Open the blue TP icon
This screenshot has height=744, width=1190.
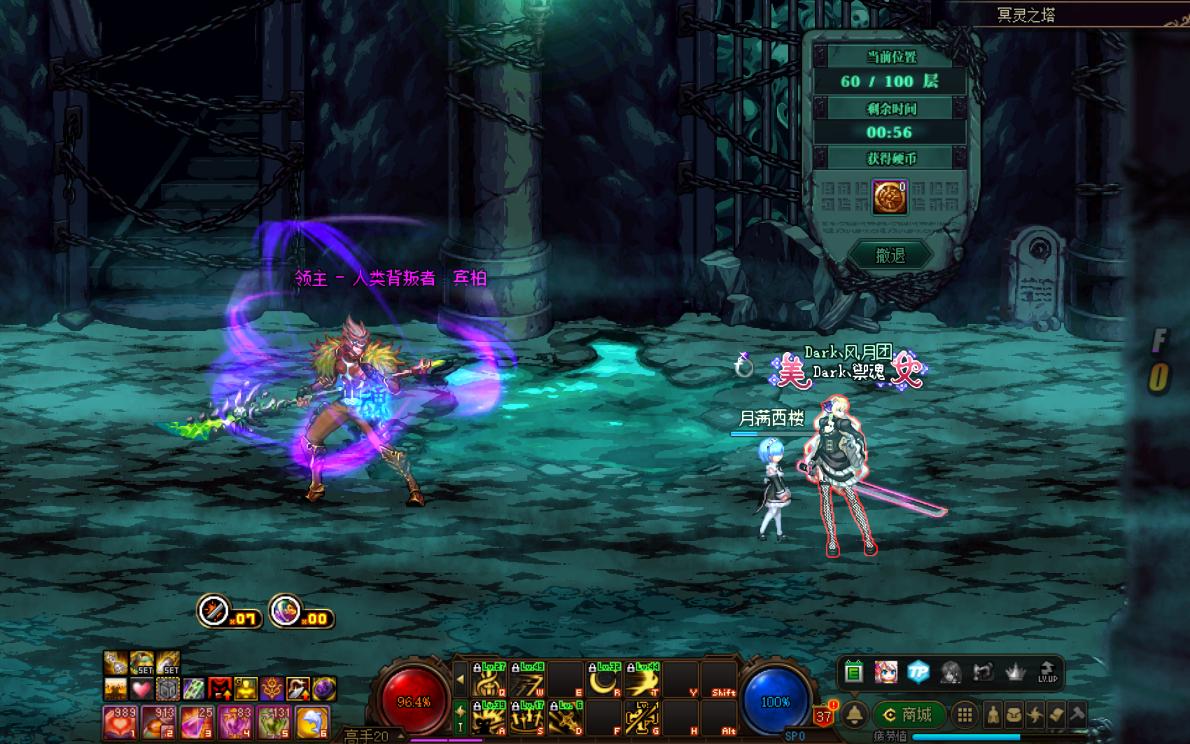click(x=918, y=672)
